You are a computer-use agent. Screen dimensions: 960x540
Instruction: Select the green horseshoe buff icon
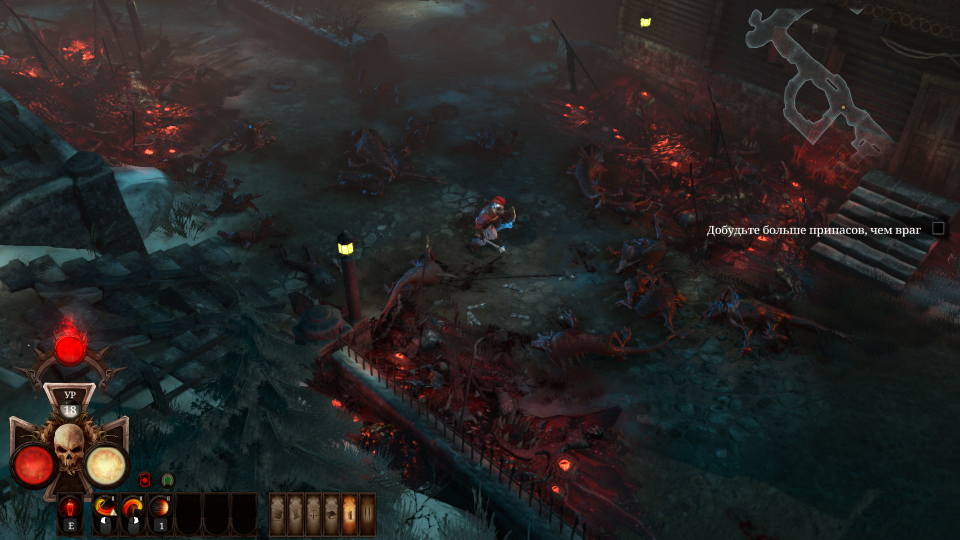pos(167,480)
